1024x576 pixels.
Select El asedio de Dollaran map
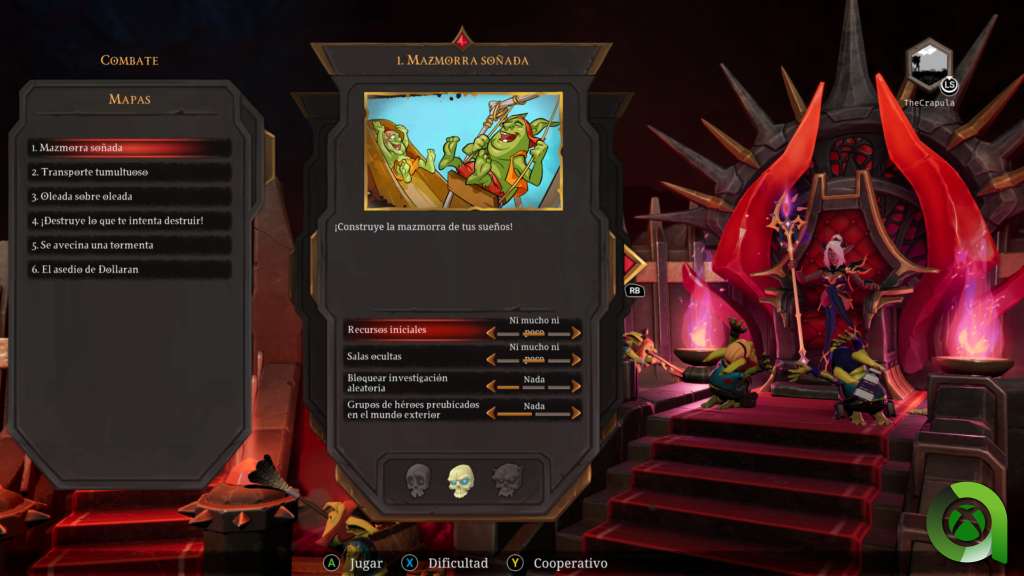coord(130,270)
